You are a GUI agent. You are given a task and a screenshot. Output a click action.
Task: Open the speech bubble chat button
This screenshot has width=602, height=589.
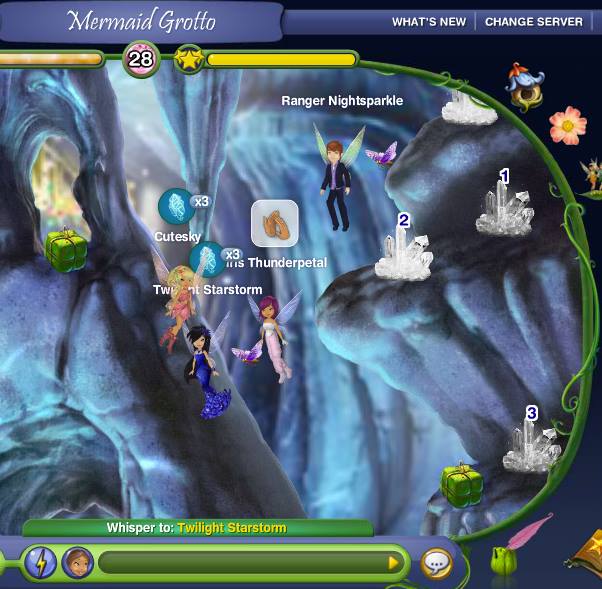pos(436,563)
